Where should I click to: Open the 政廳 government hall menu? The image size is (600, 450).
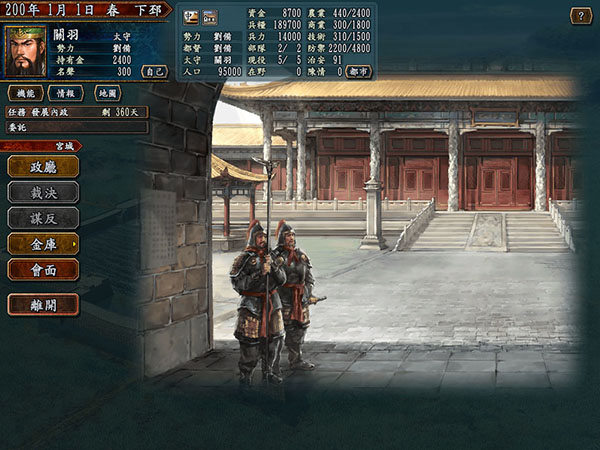point(43,168)
